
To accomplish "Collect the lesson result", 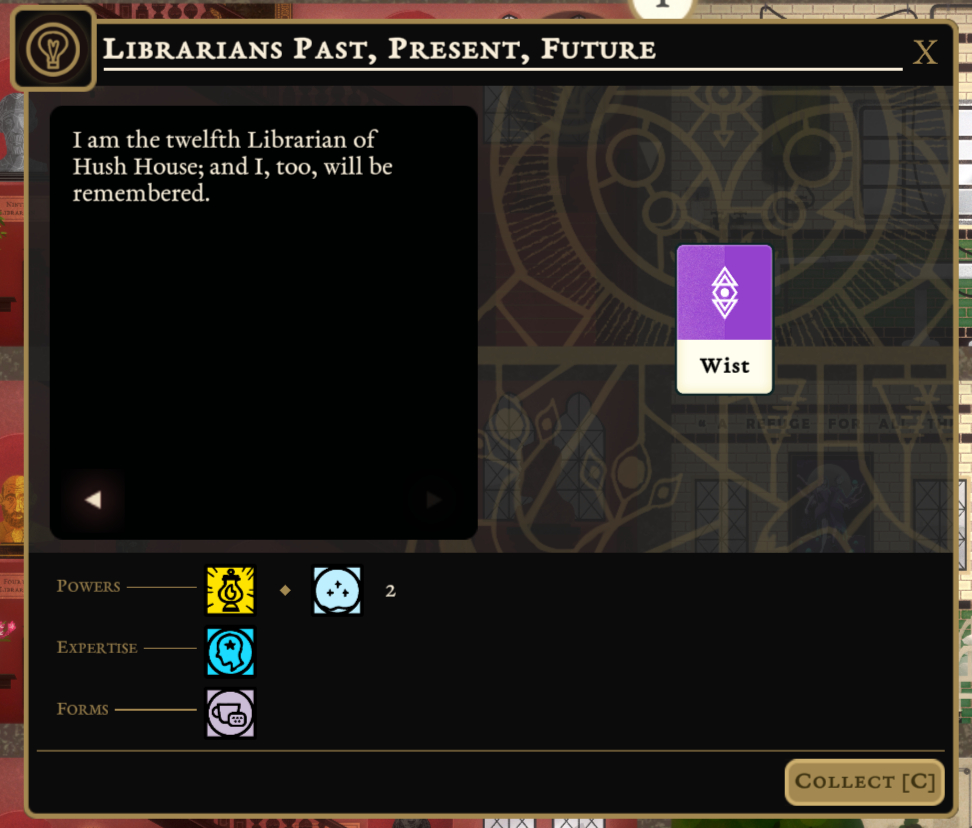I will pyautogui.click(x=865, y=782).
